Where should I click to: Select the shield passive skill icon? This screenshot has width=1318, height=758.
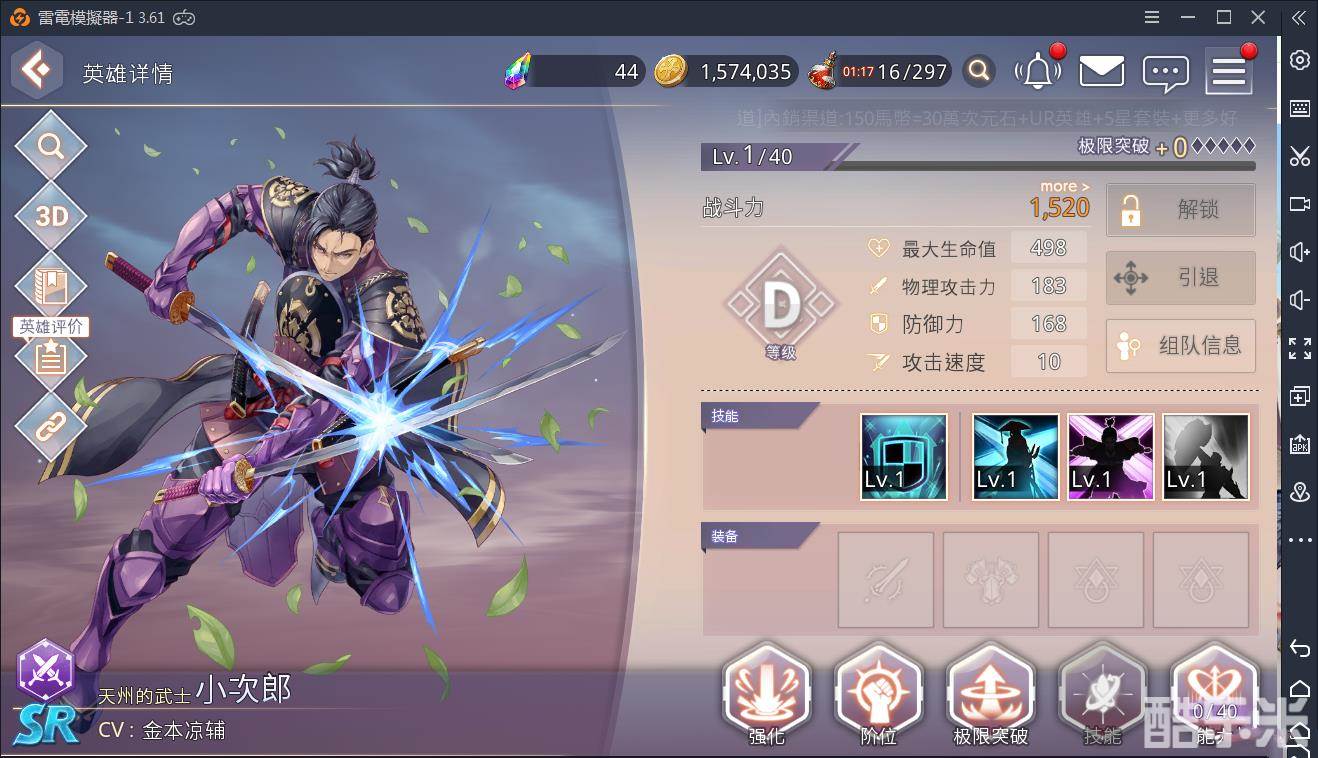click(903, 456)
